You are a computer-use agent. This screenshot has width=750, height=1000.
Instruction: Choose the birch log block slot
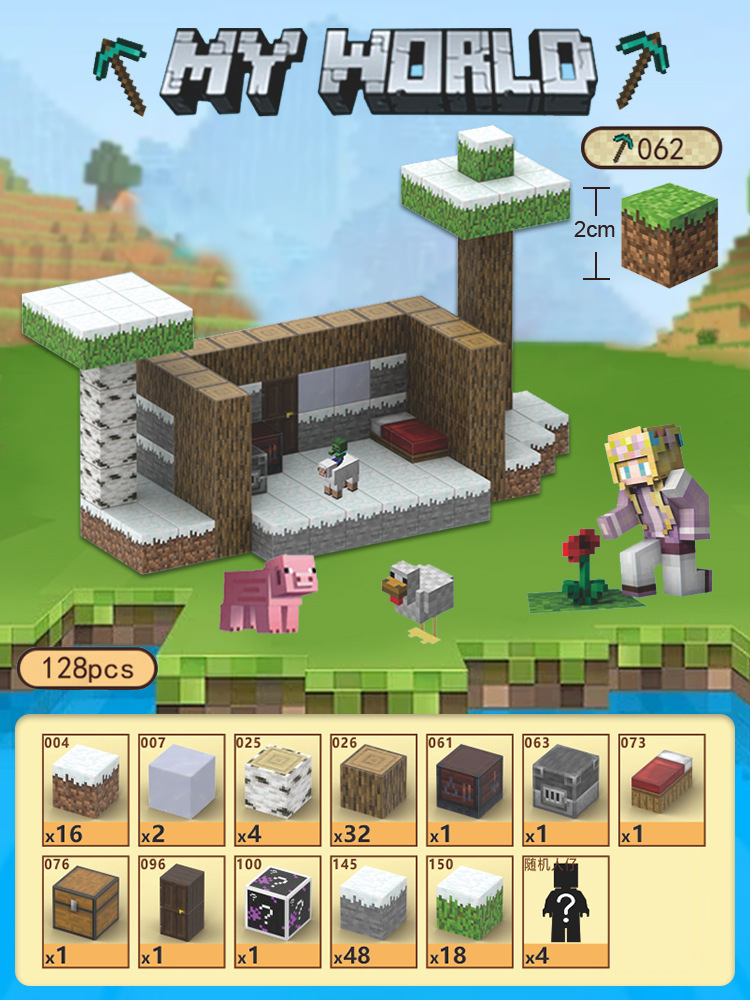277,790
